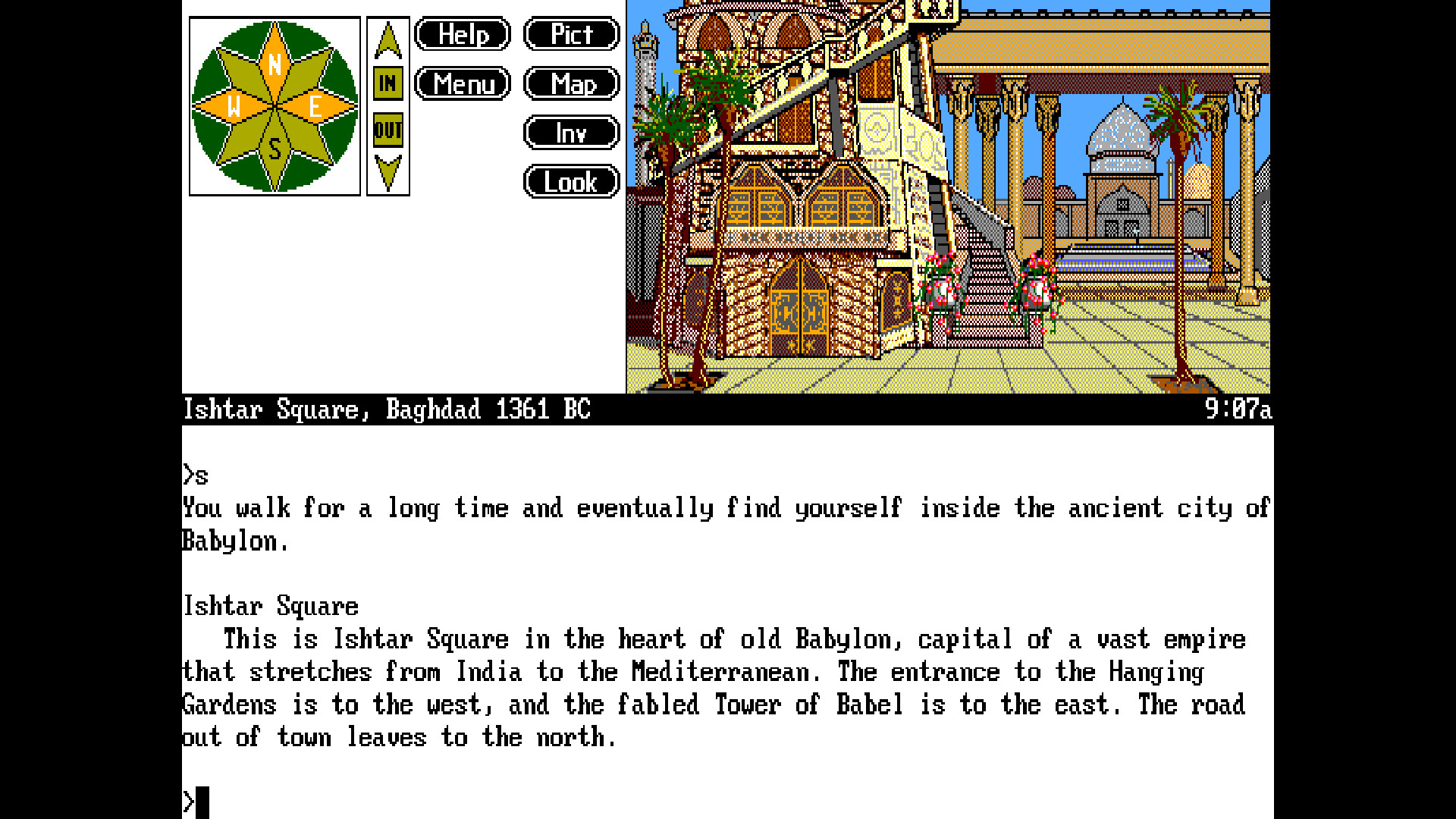The width and height of the screenshot is (1456, 819).
Task: Click the down arrow to go down
Action: tap(388, 165)
